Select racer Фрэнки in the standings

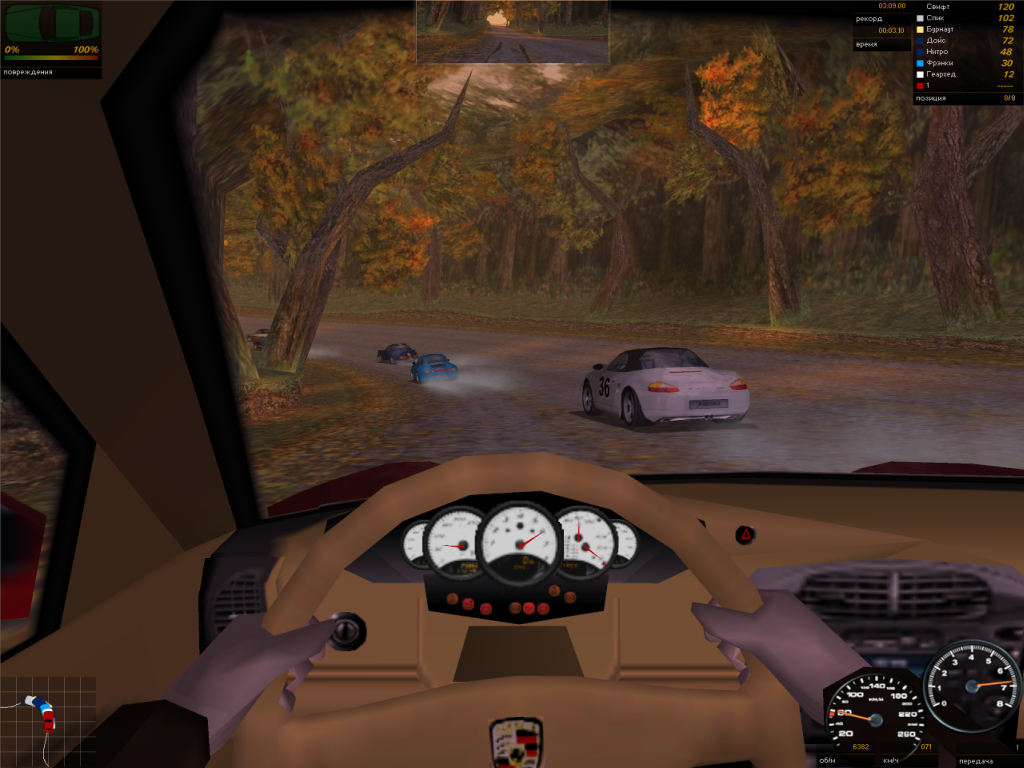943,63
